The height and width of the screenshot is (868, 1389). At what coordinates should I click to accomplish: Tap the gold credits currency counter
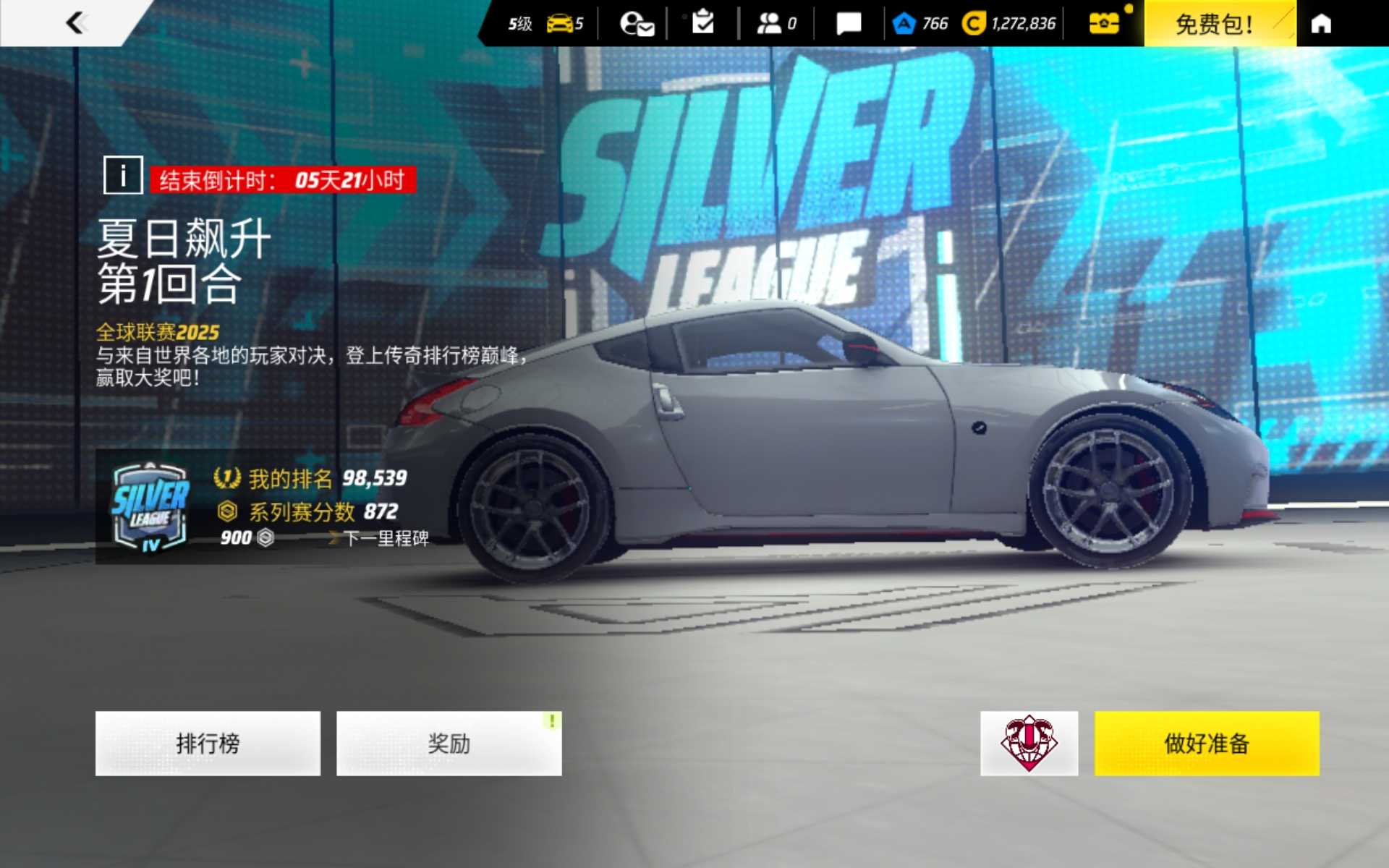point(1009,24)
